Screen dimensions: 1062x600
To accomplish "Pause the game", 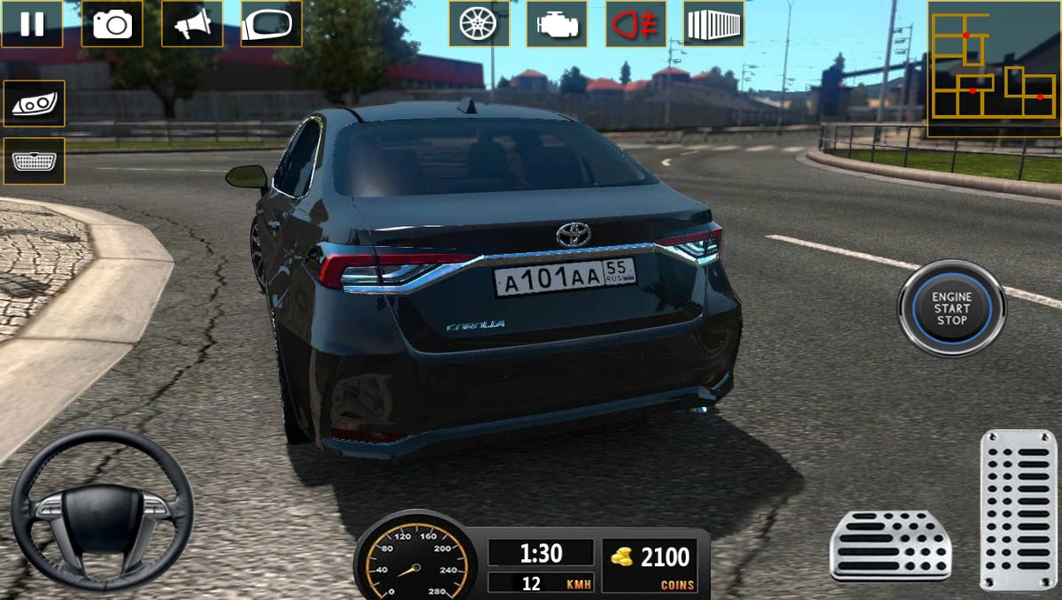I will (32, 24).
